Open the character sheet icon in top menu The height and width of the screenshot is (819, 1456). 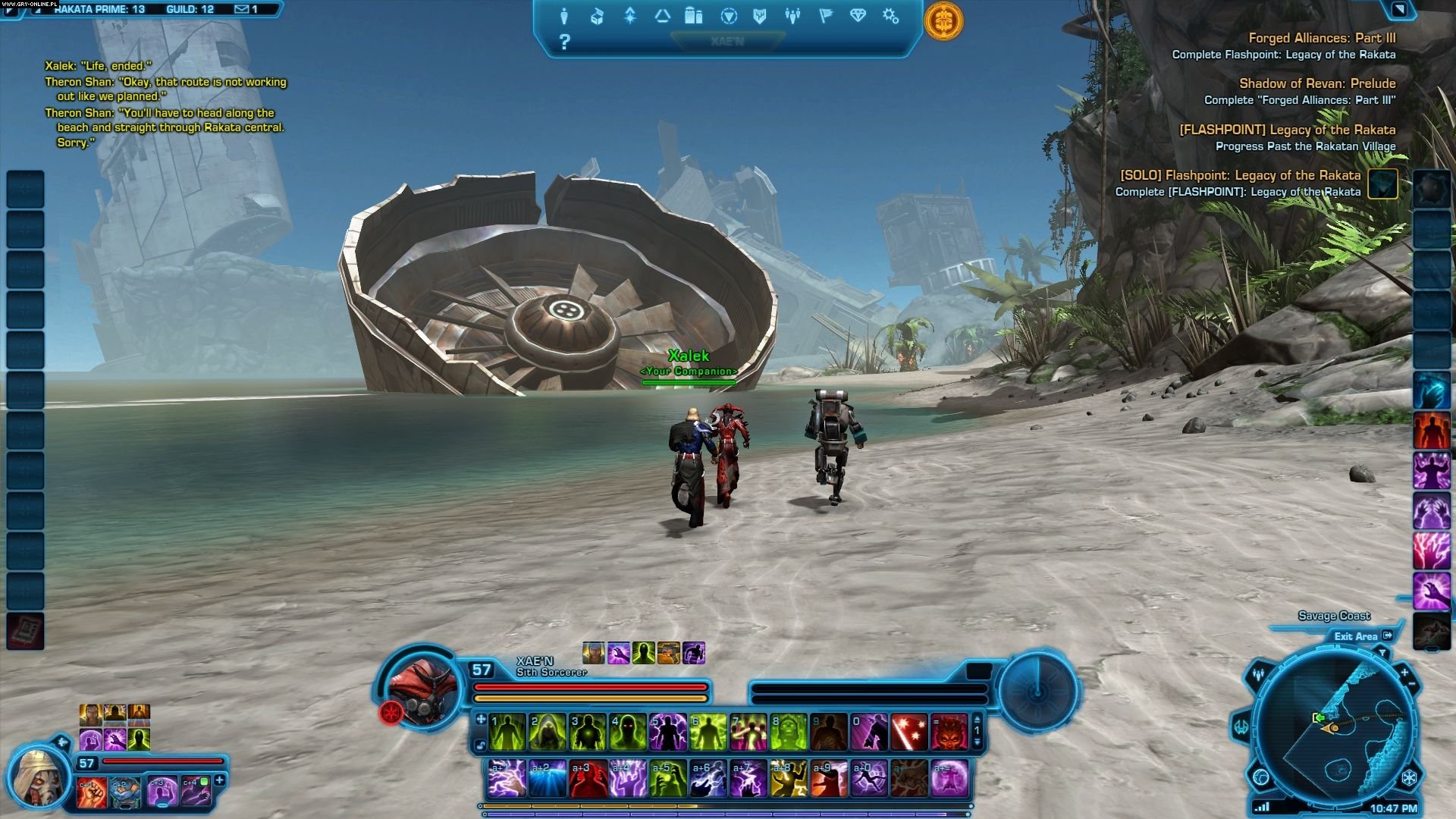564,16
